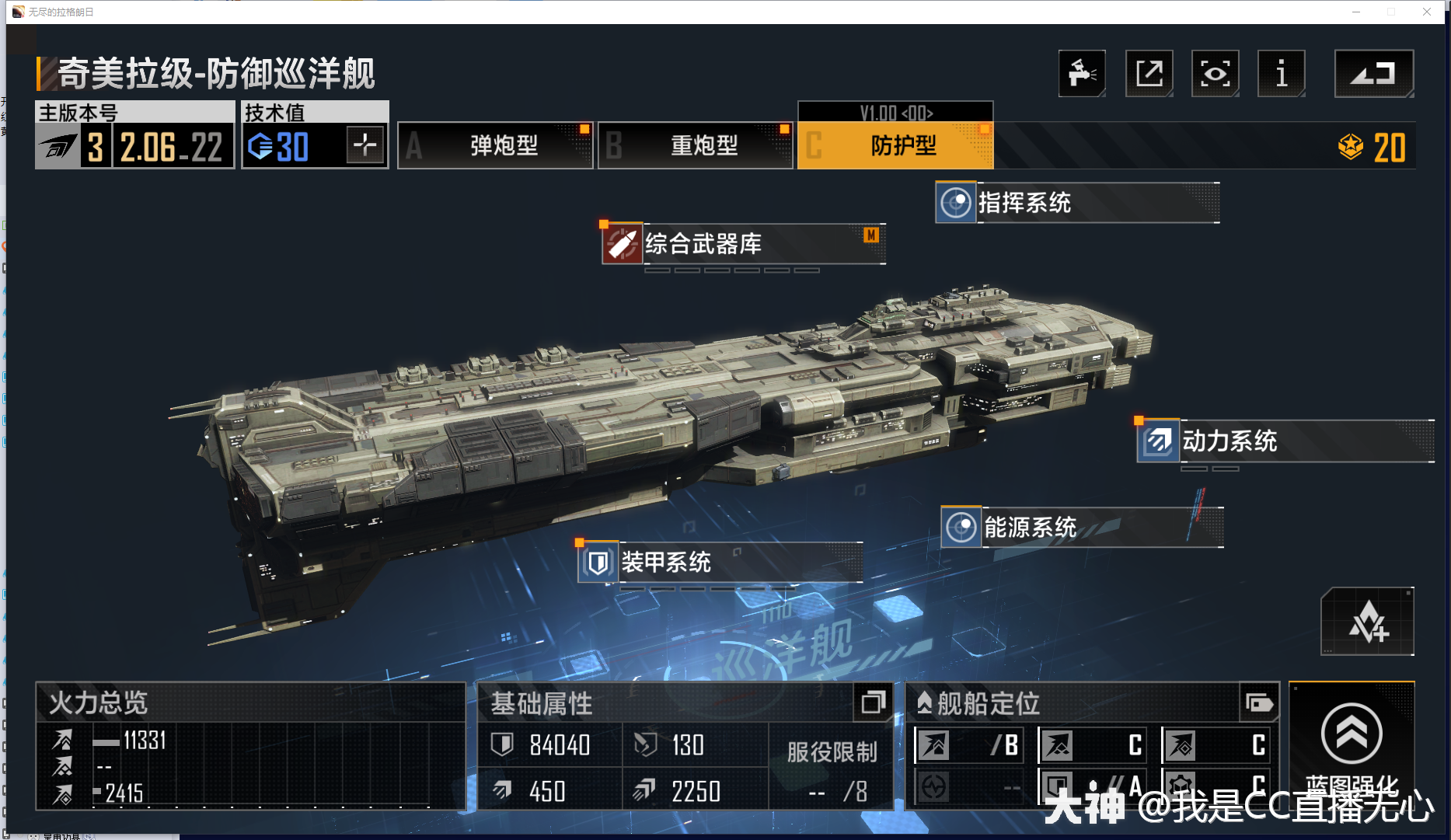The image size is (1451, 840).
Task: Go back using the return arrow button
Action: click(1373, 74)
